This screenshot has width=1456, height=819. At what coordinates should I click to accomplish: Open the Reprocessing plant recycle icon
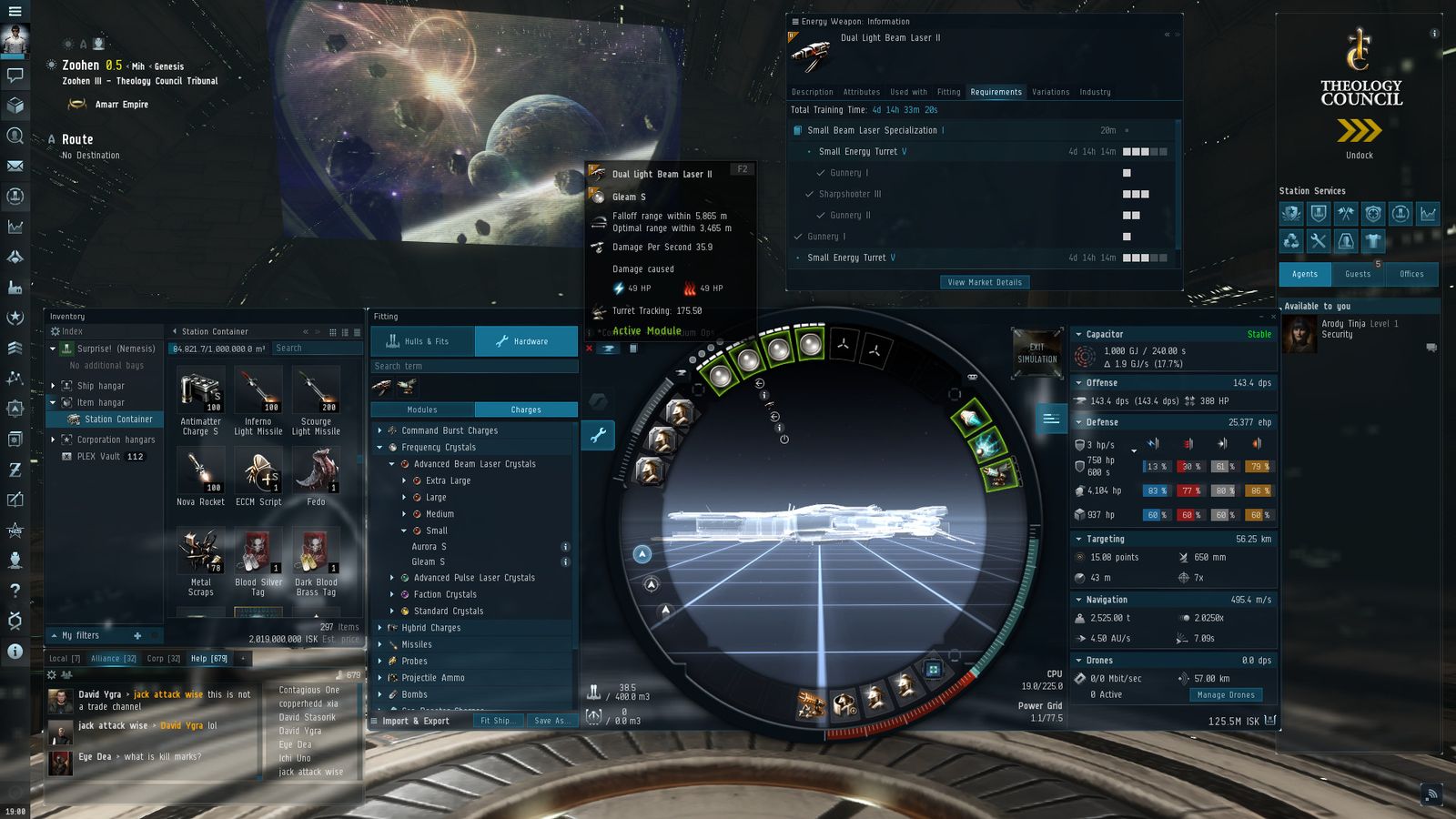tap(1292, 240)
